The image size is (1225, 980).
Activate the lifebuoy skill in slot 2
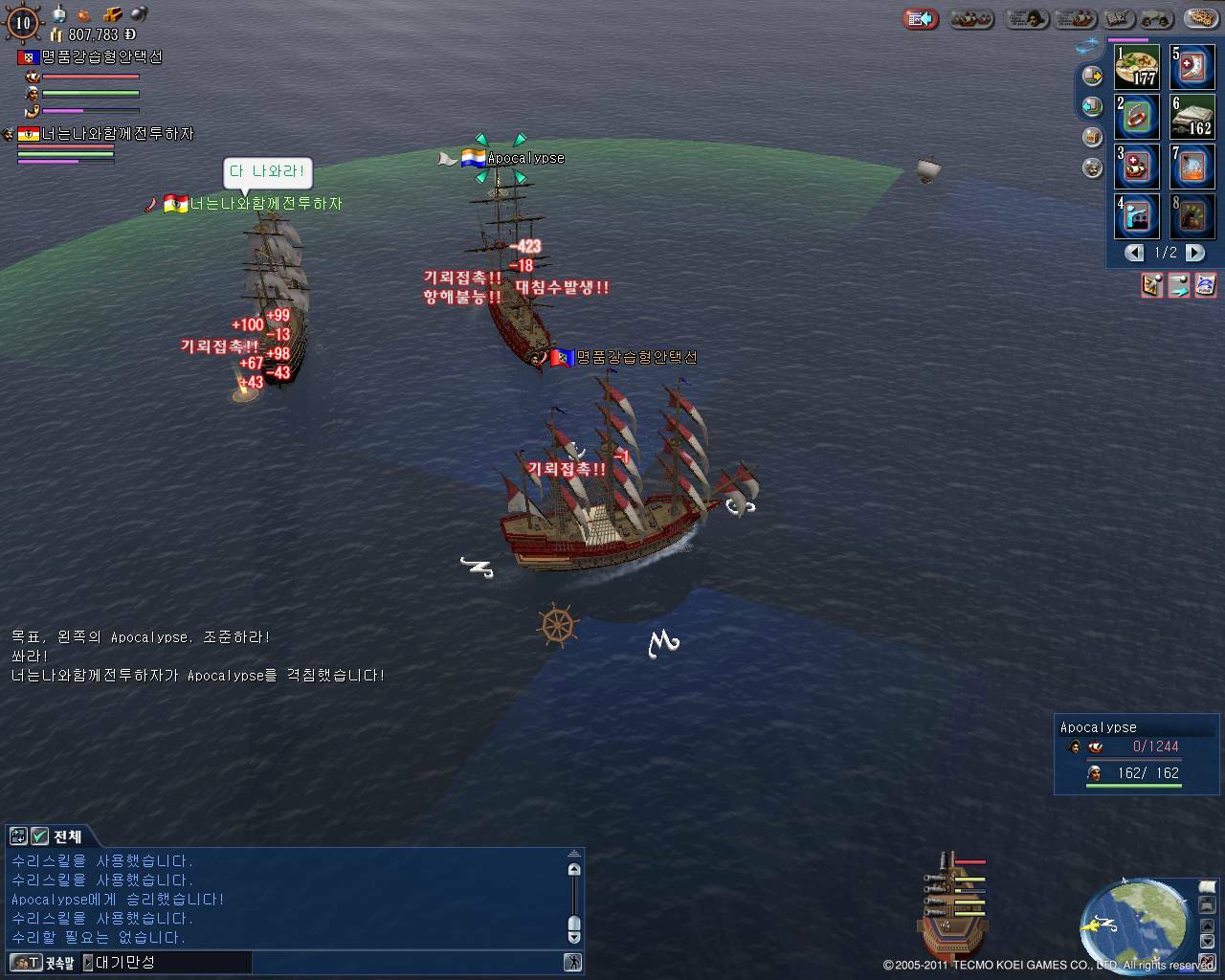tap(1137, 117)
